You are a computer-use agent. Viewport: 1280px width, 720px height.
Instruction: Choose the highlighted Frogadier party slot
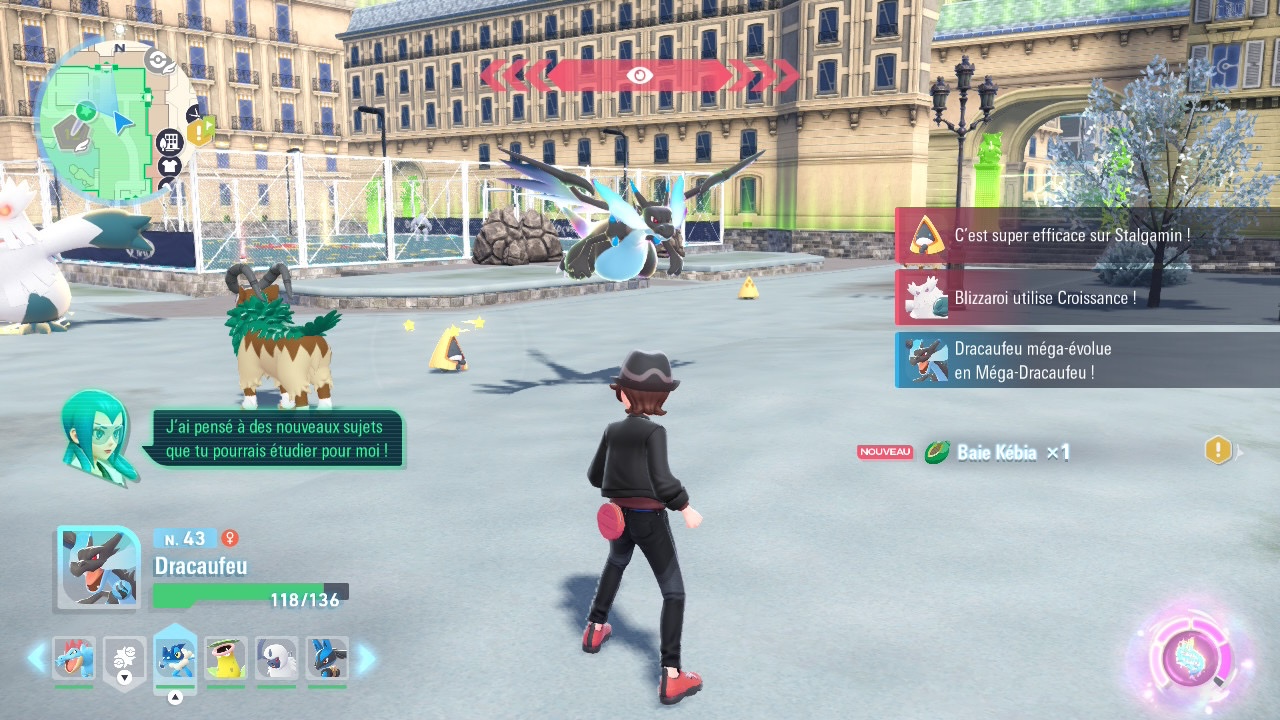[x=175, y=659]
